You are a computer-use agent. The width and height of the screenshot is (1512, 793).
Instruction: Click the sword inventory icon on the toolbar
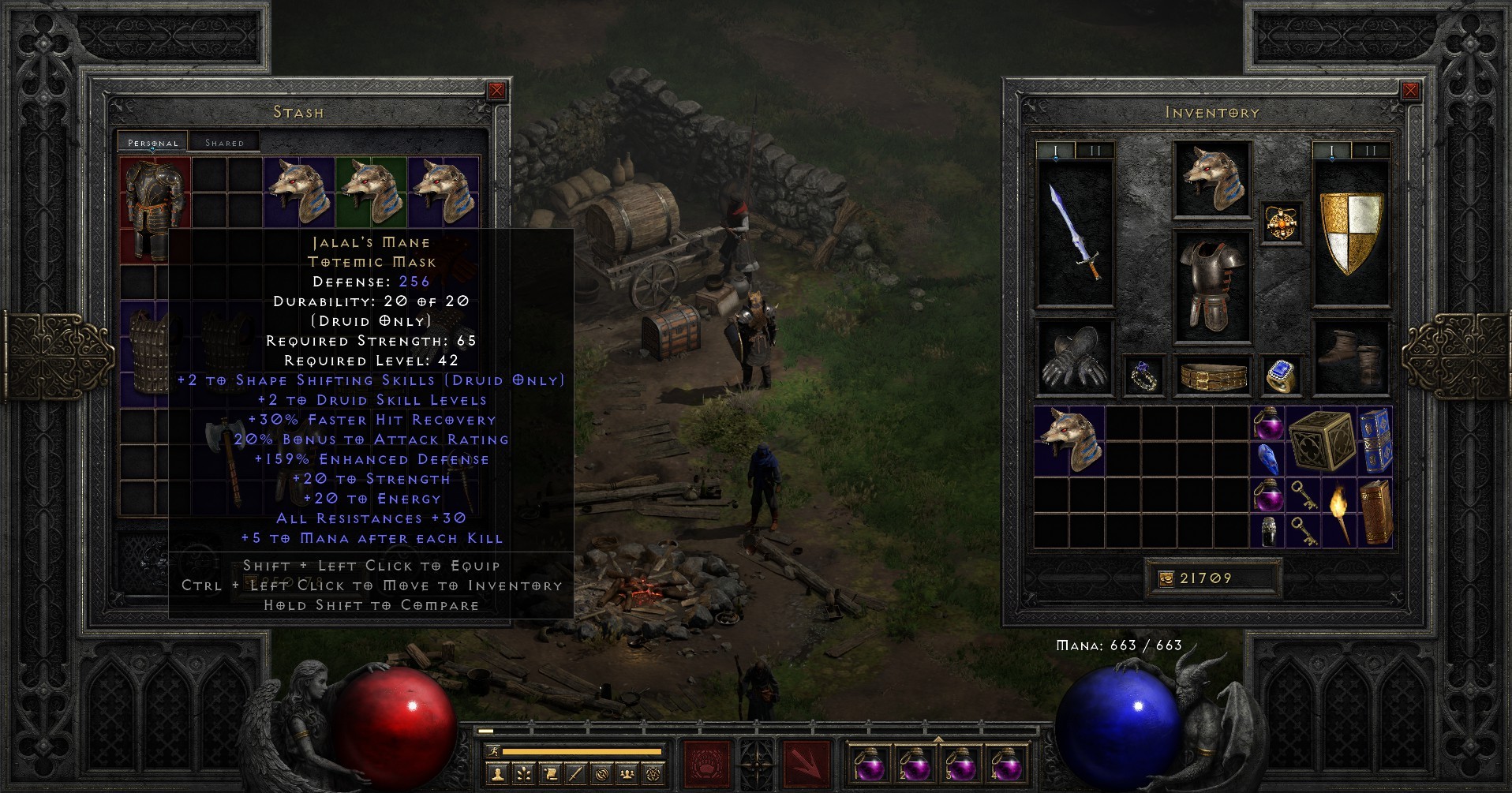coord(575,775)
